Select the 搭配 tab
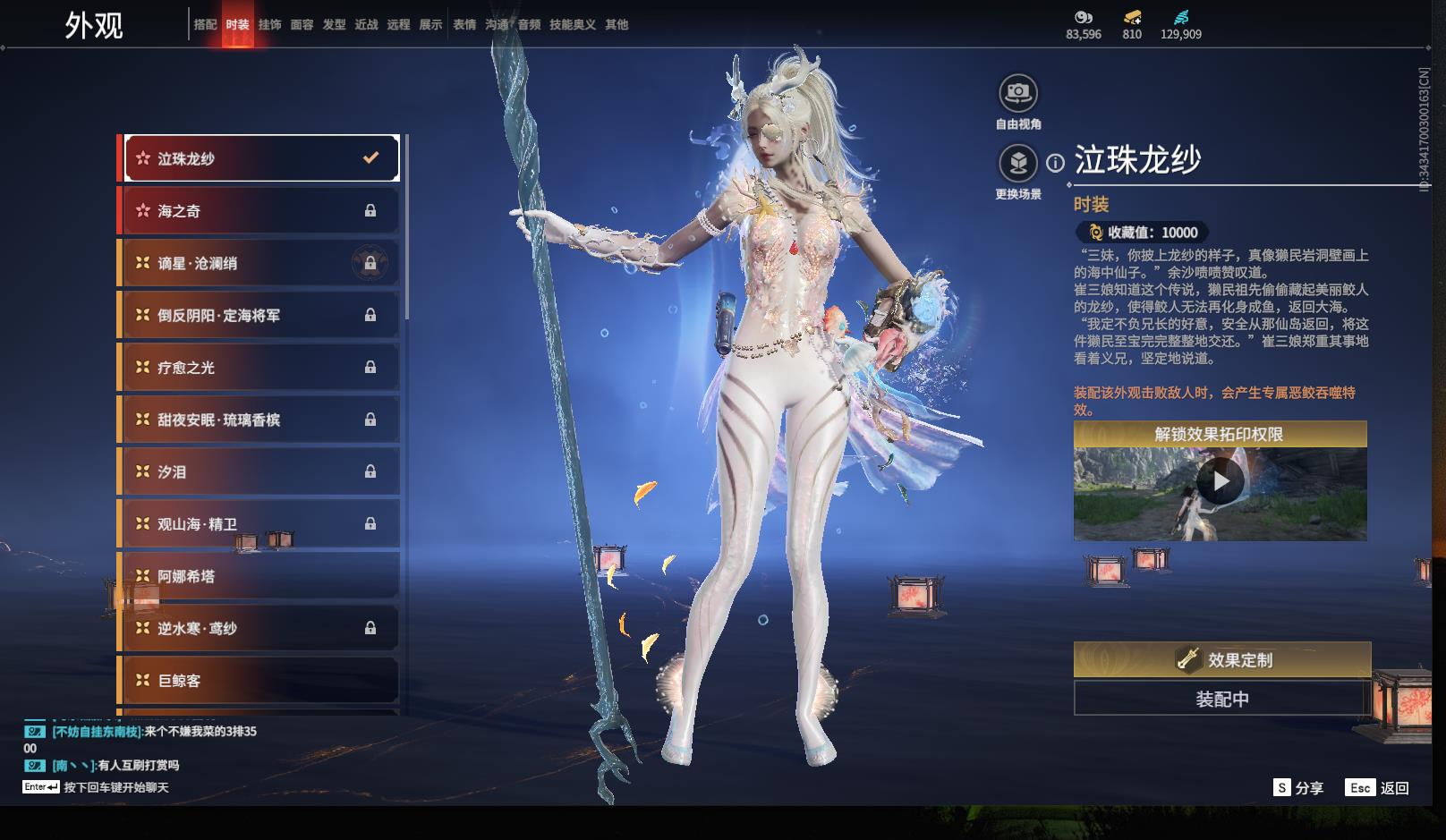The image size is (1446, 840). [x=205, y=24]
